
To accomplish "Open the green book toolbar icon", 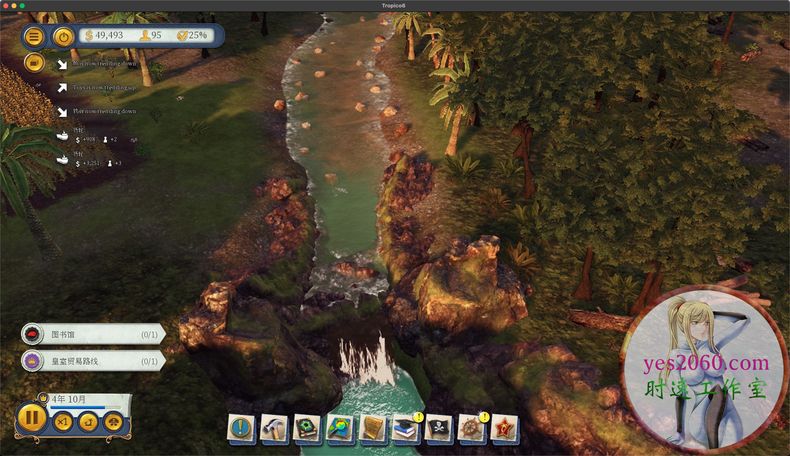I will (307, 427).
